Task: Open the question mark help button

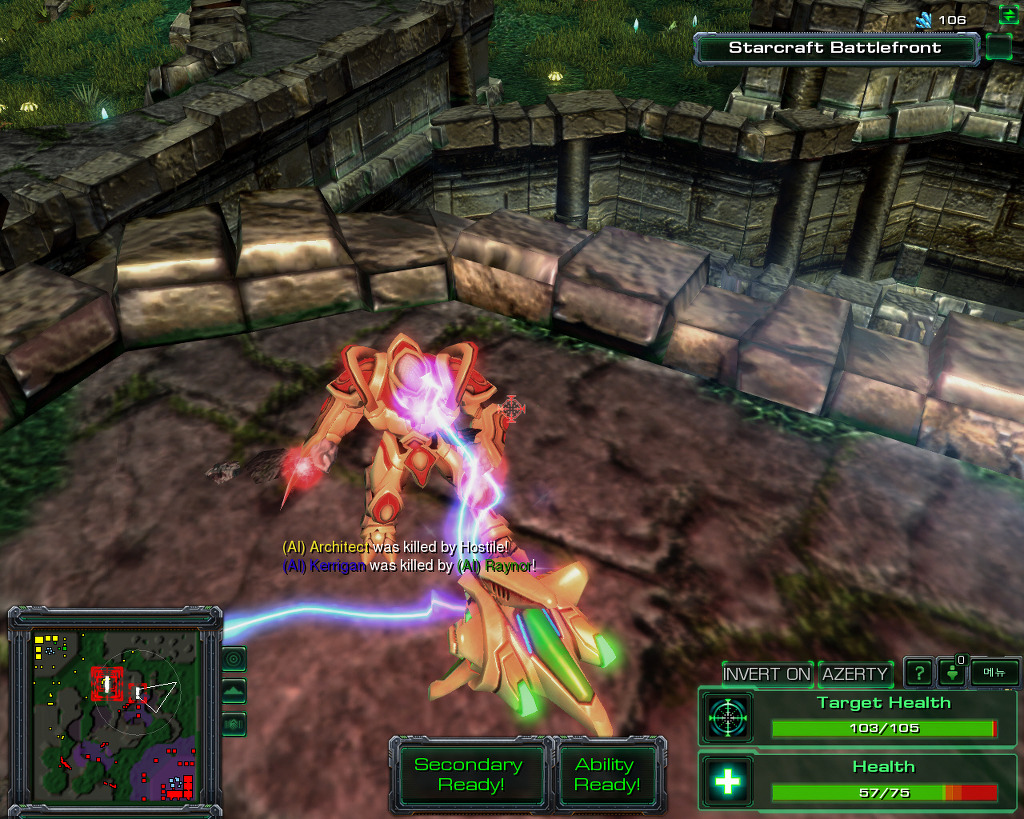Action: (918, 673)
